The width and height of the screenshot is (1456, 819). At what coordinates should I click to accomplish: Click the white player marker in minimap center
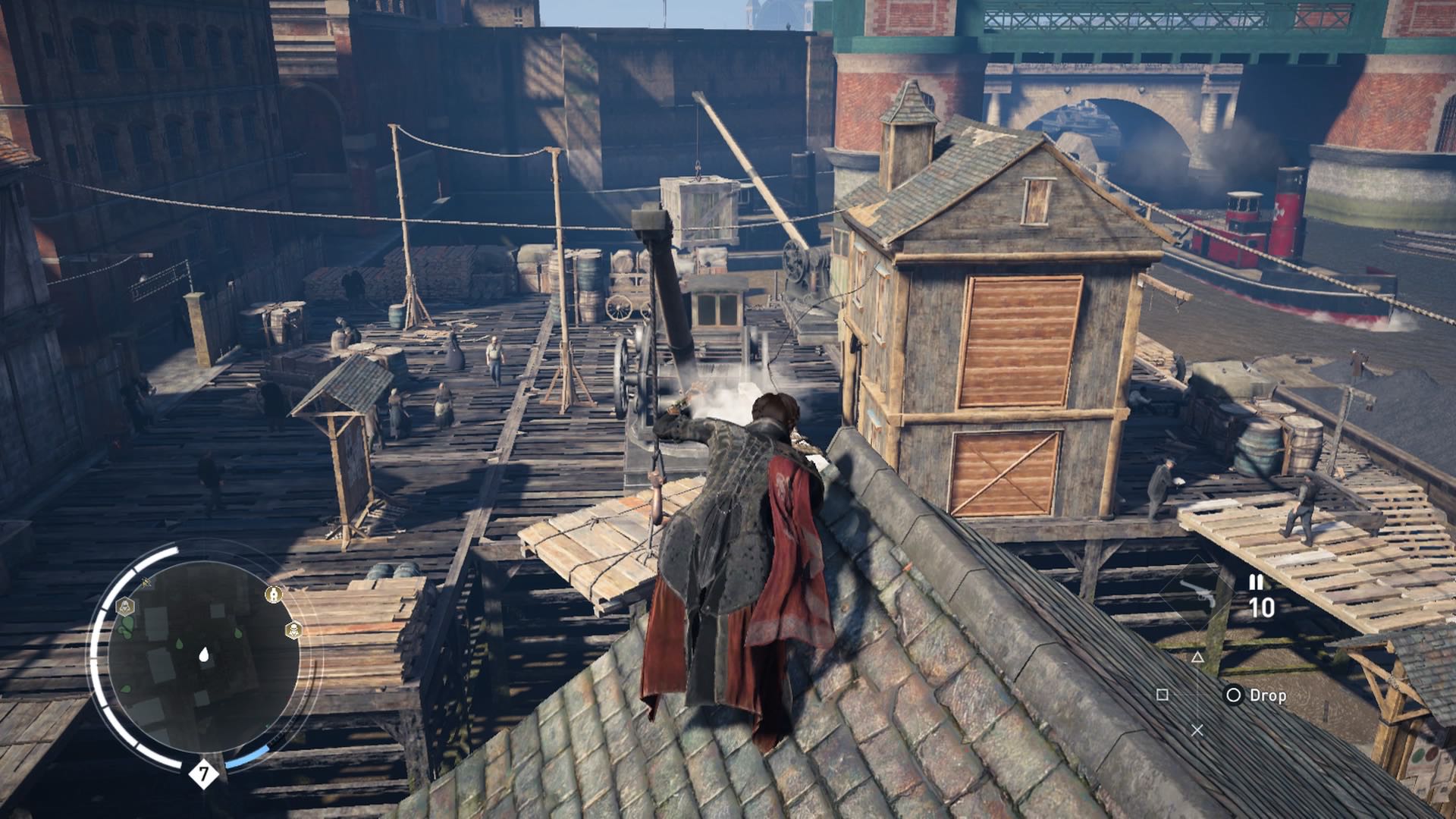pos(204,654)
